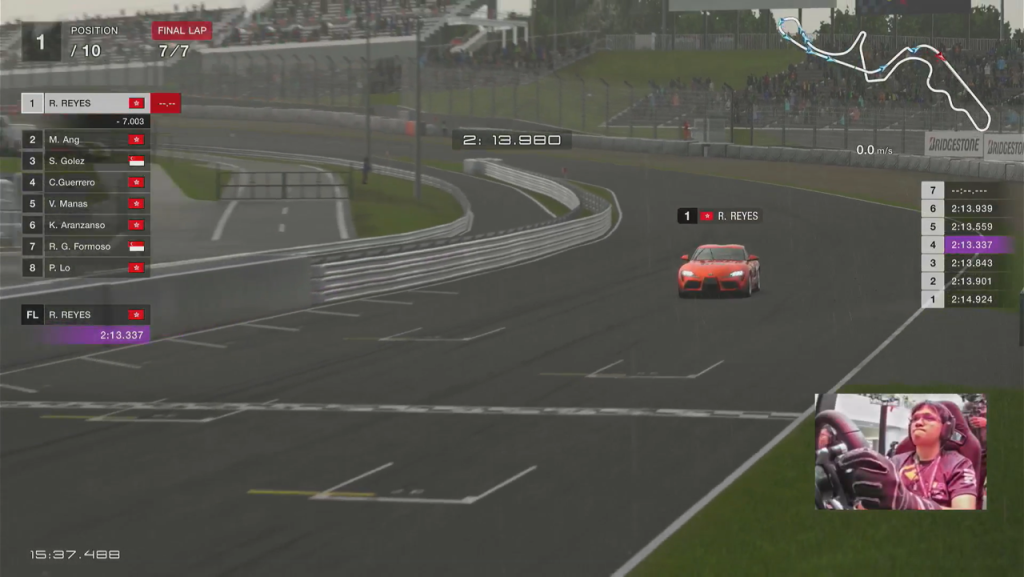1024x577 pixels.
Task: Select P. Lo's leaderboard row
Action: click(86, 267)
